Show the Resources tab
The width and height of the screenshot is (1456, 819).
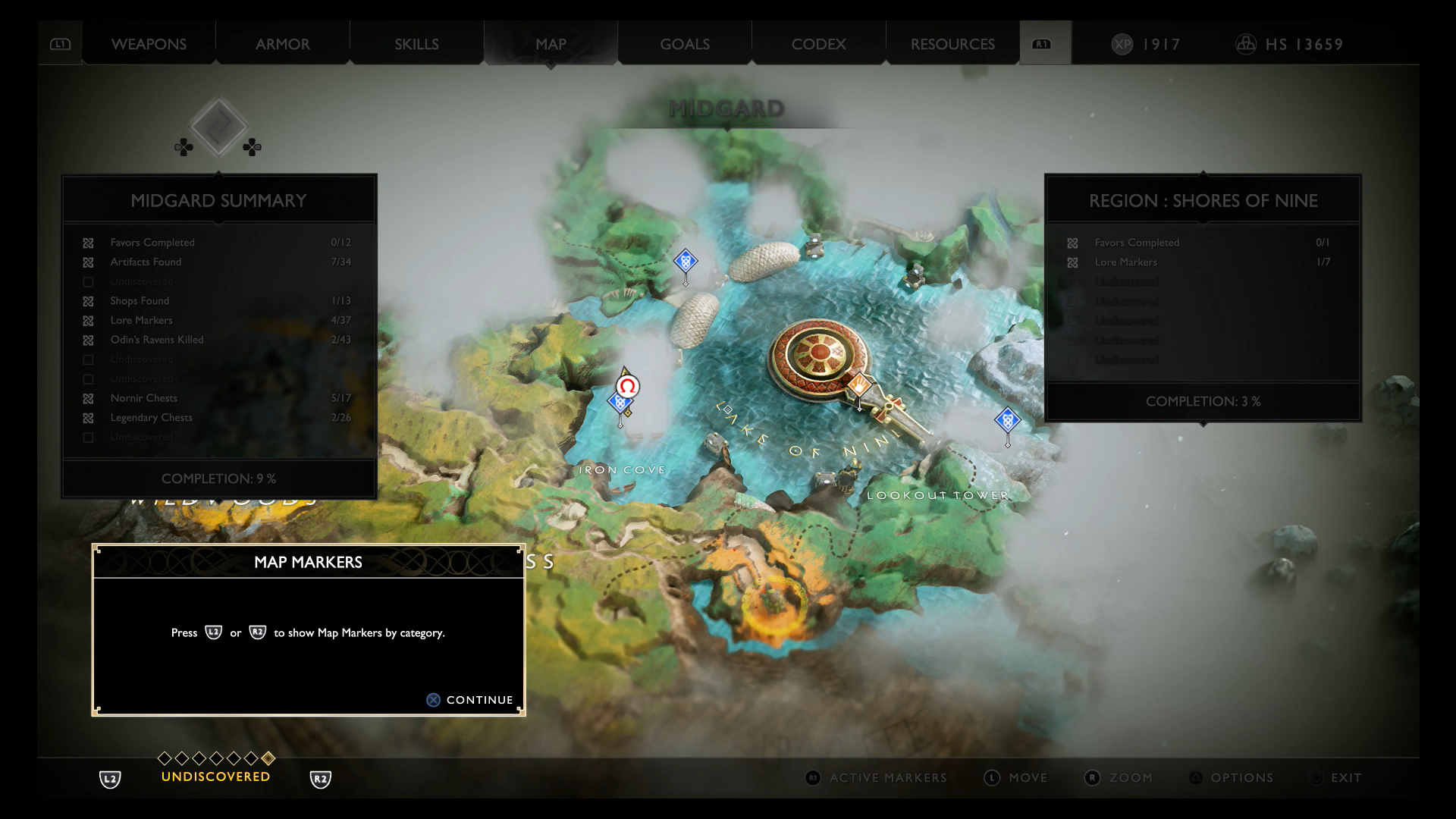(952, 44)
